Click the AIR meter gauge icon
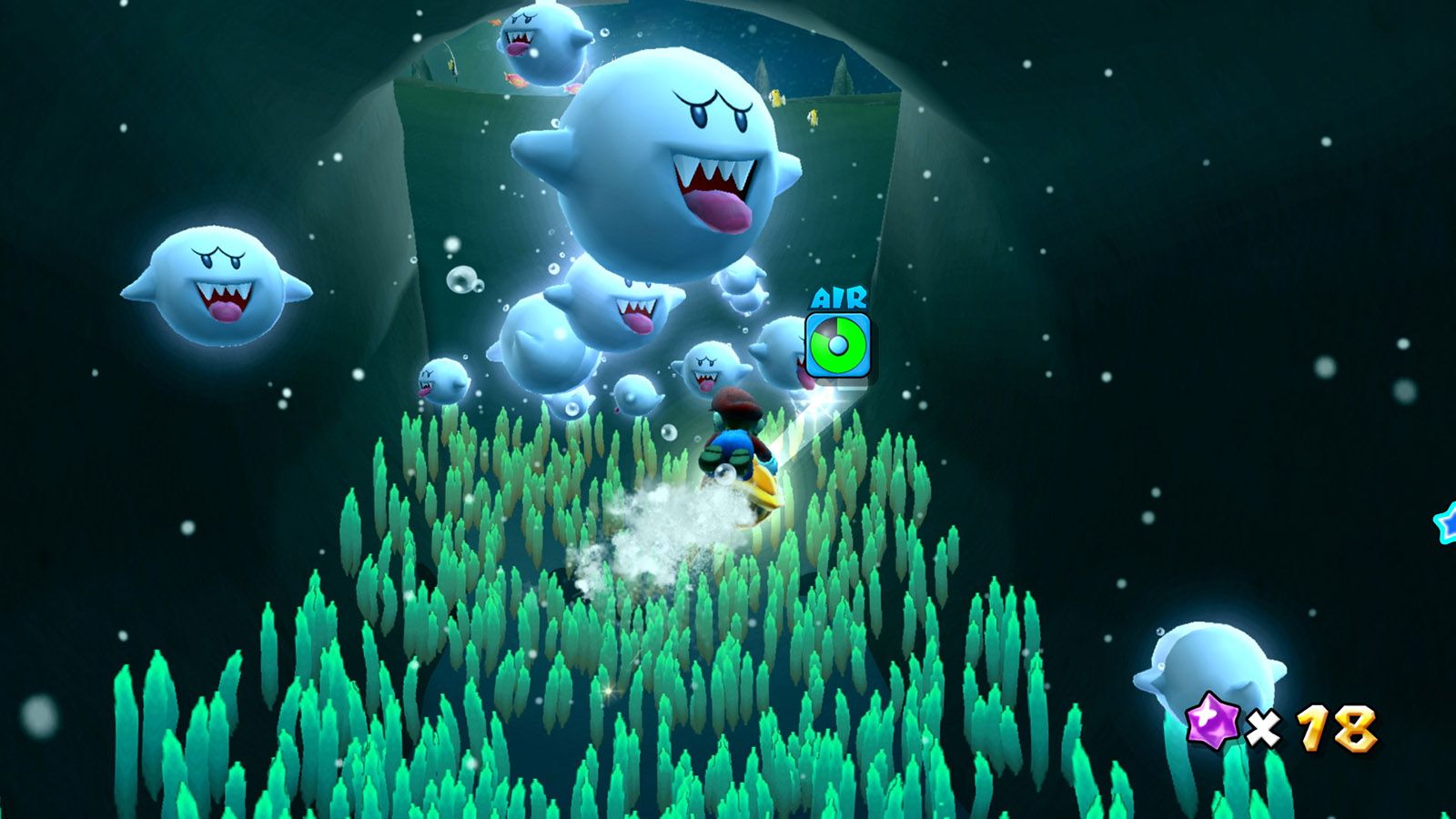The image size is (1456, 819). click(837, 344)
